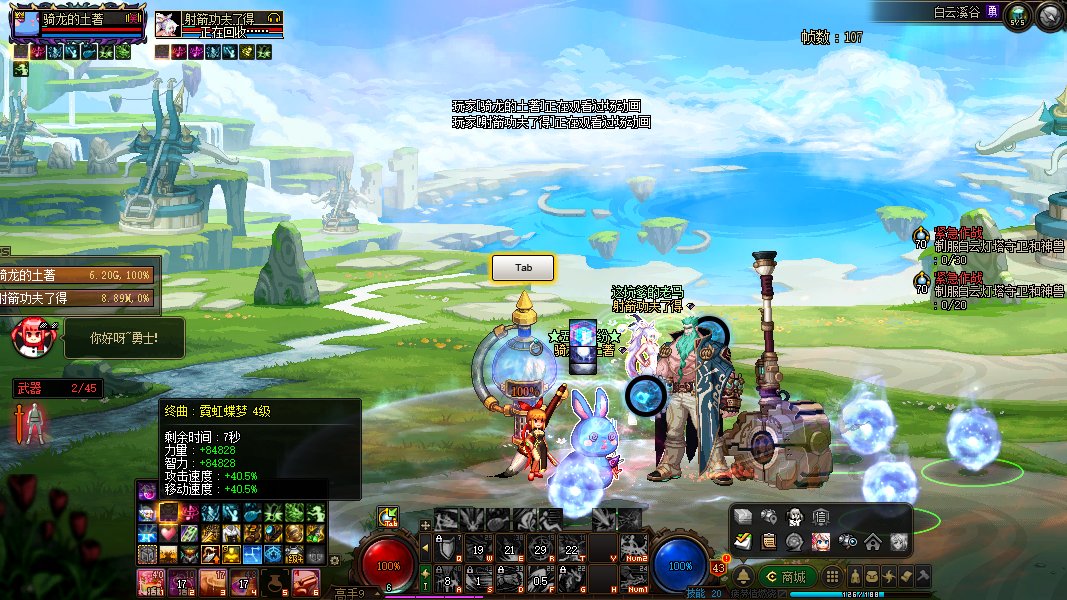Viewport: 1067px width, 600px height.
Task: Open the character info icon in bottom bar
Action: [x=856, y=577]
